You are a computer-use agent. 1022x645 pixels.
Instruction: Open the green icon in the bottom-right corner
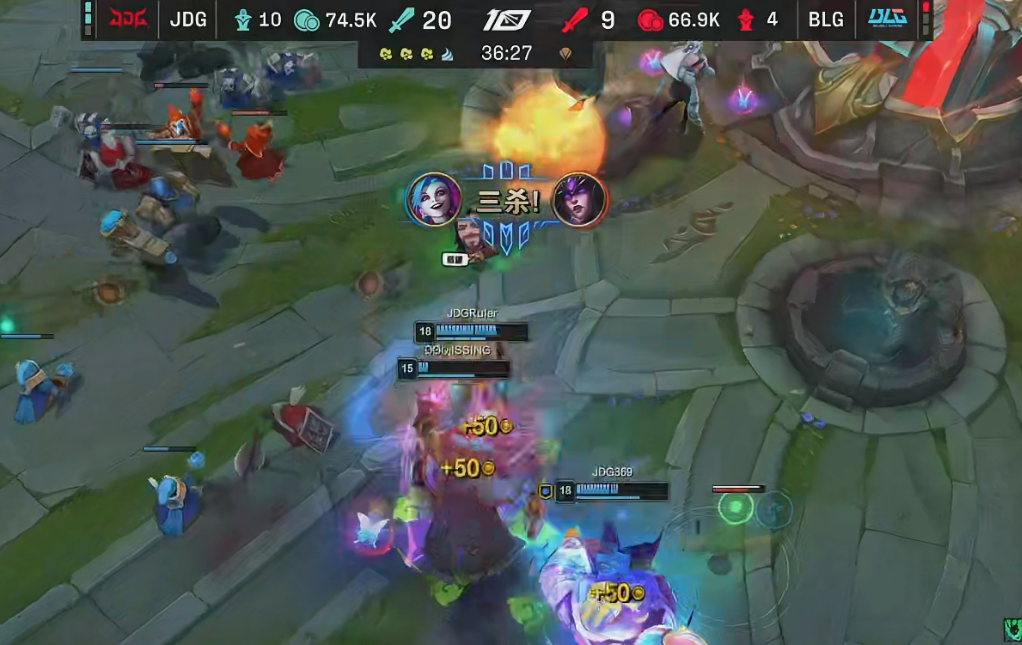[x=1012, y=629]
